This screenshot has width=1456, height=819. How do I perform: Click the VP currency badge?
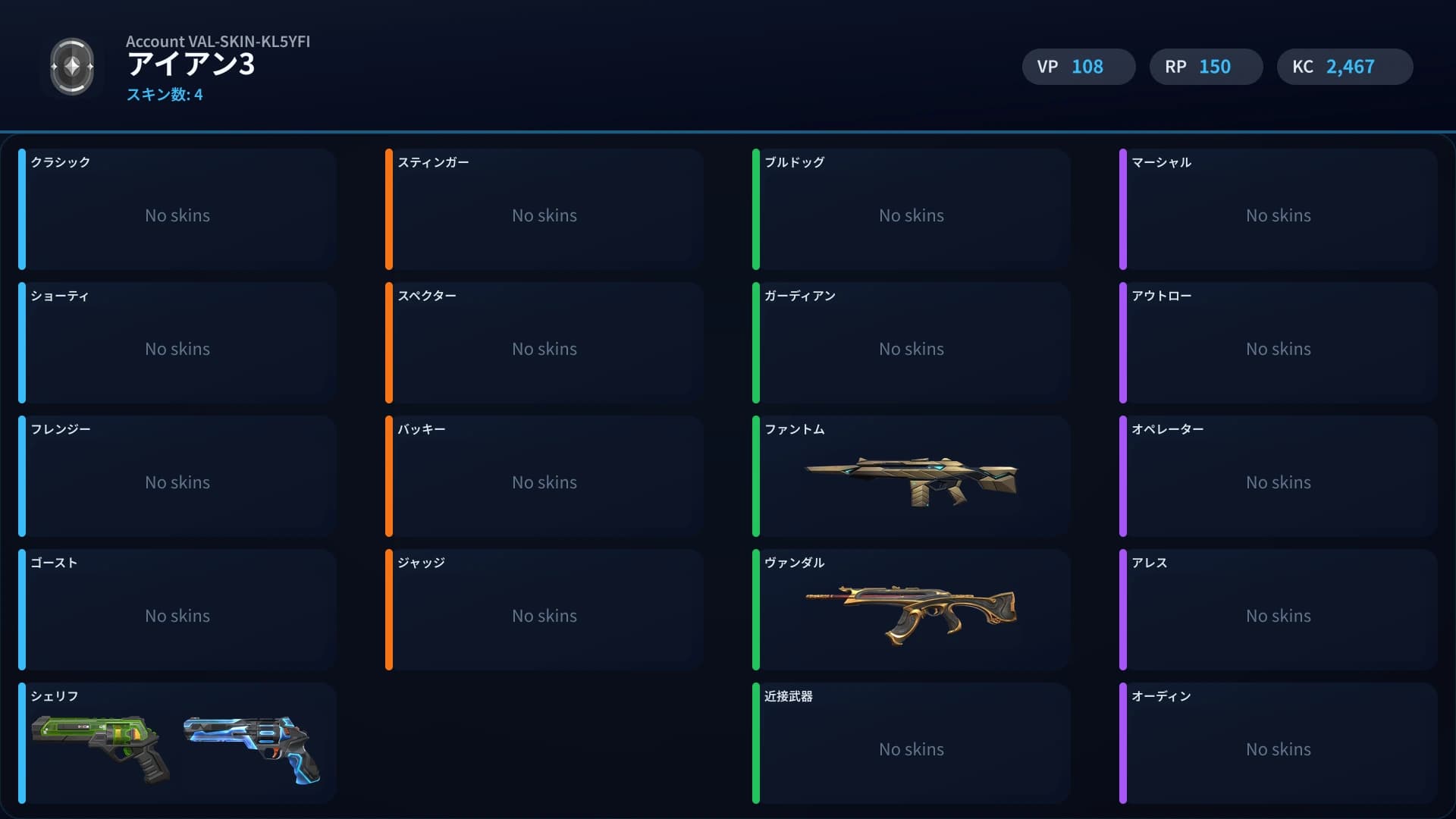1078,67
